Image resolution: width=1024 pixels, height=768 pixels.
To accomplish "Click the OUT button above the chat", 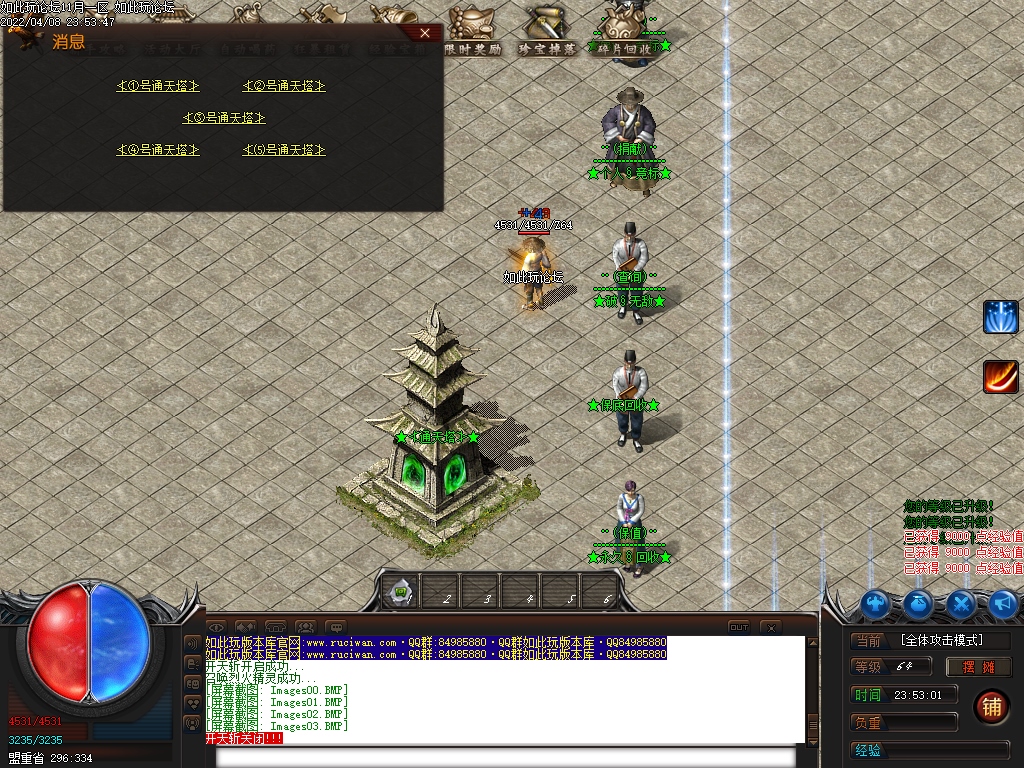I will (x=738, y=627).
